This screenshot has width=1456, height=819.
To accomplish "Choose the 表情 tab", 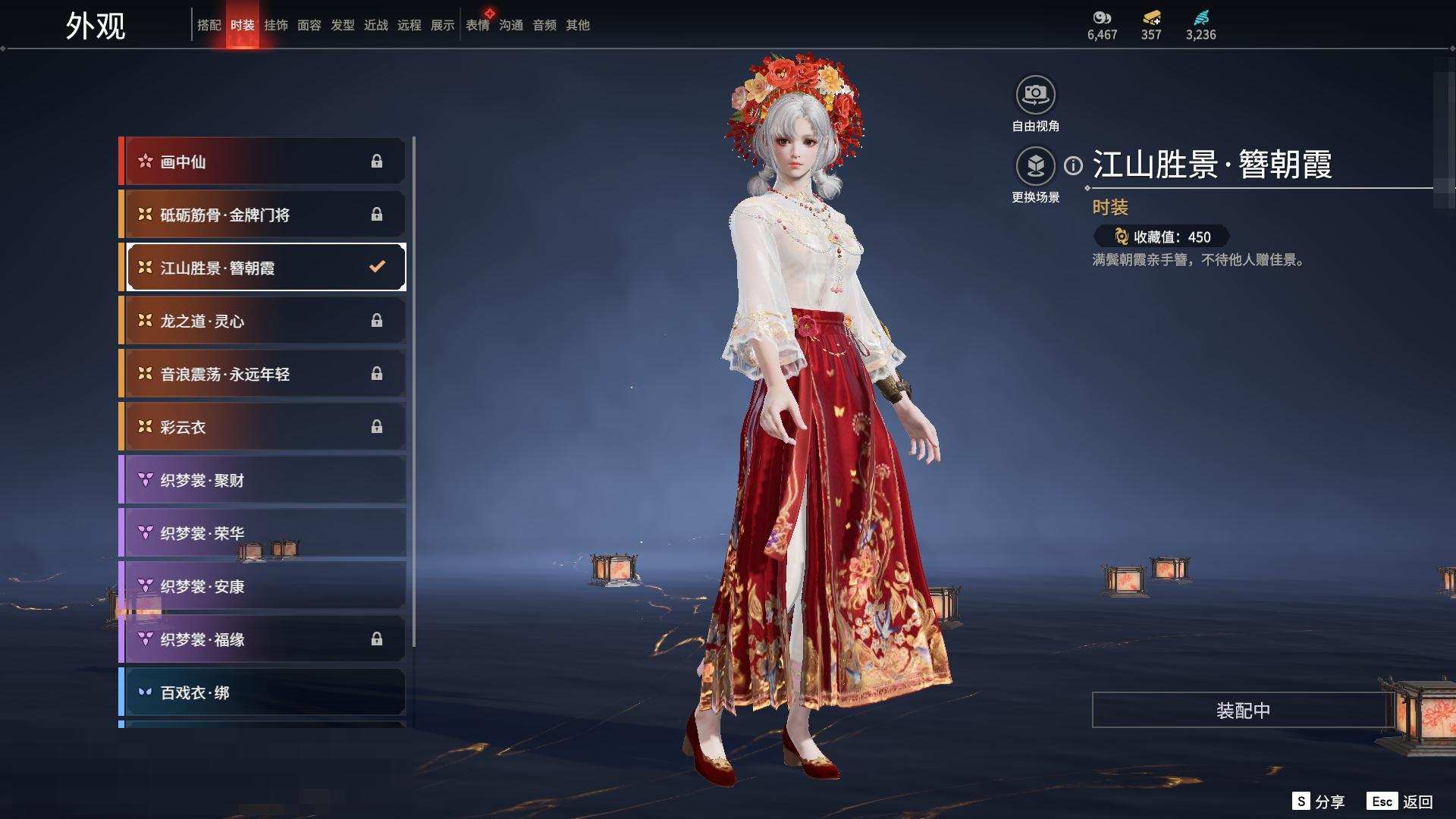I will [478, 25].
